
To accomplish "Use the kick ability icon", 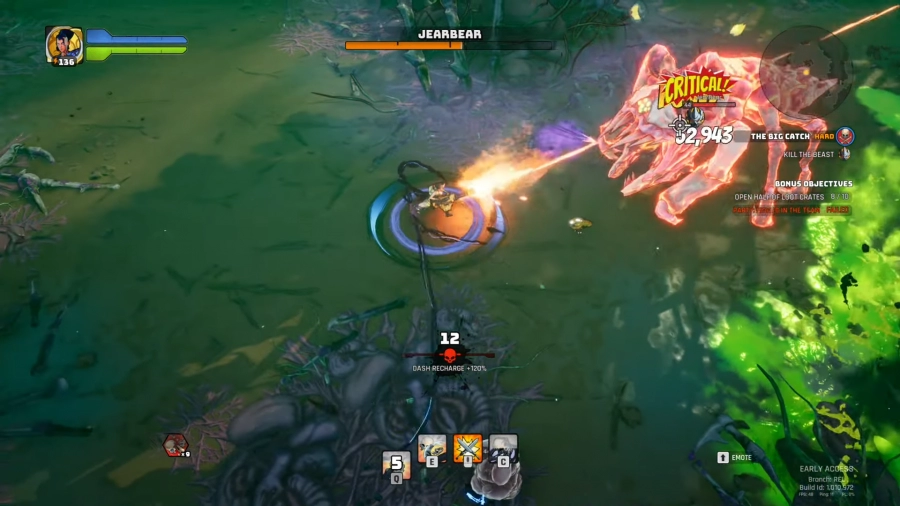I will point(432,449).
